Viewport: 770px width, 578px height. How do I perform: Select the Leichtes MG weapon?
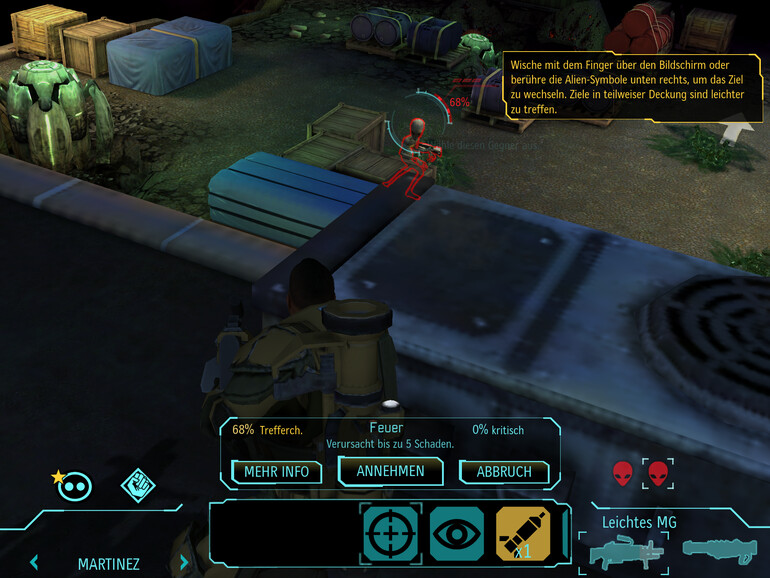[x=624, y=551]
